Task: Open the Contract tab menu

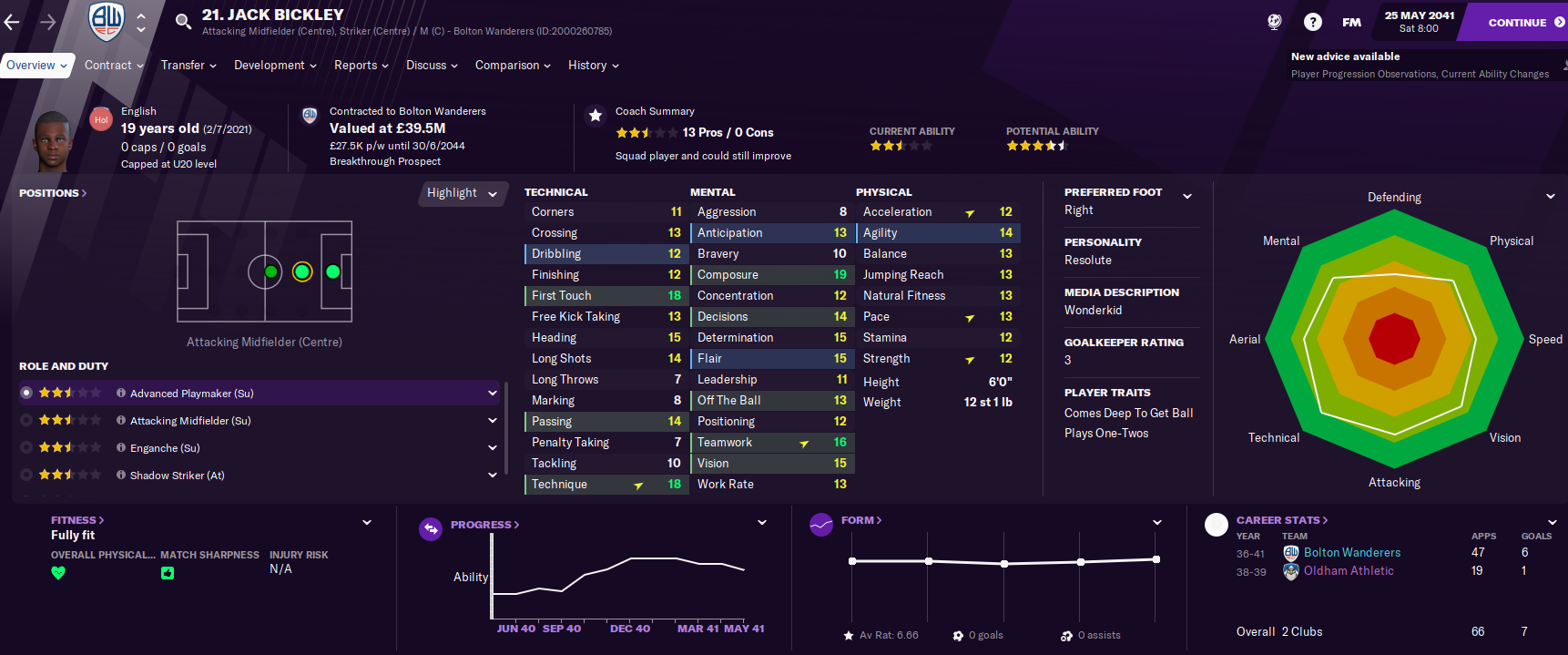Action: coord(114,66)
